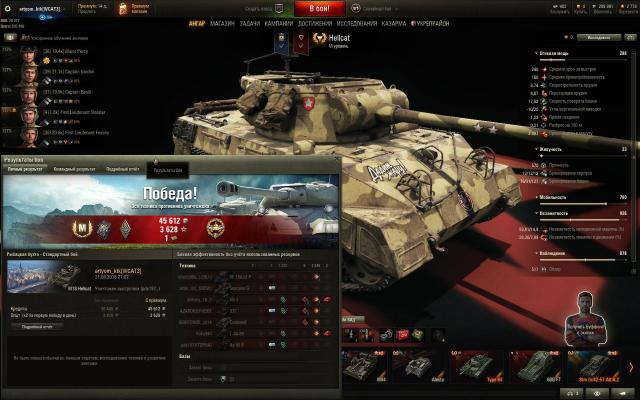
Task: Click the Mastery badge M medal icon
Action: (x=83, y=229)
